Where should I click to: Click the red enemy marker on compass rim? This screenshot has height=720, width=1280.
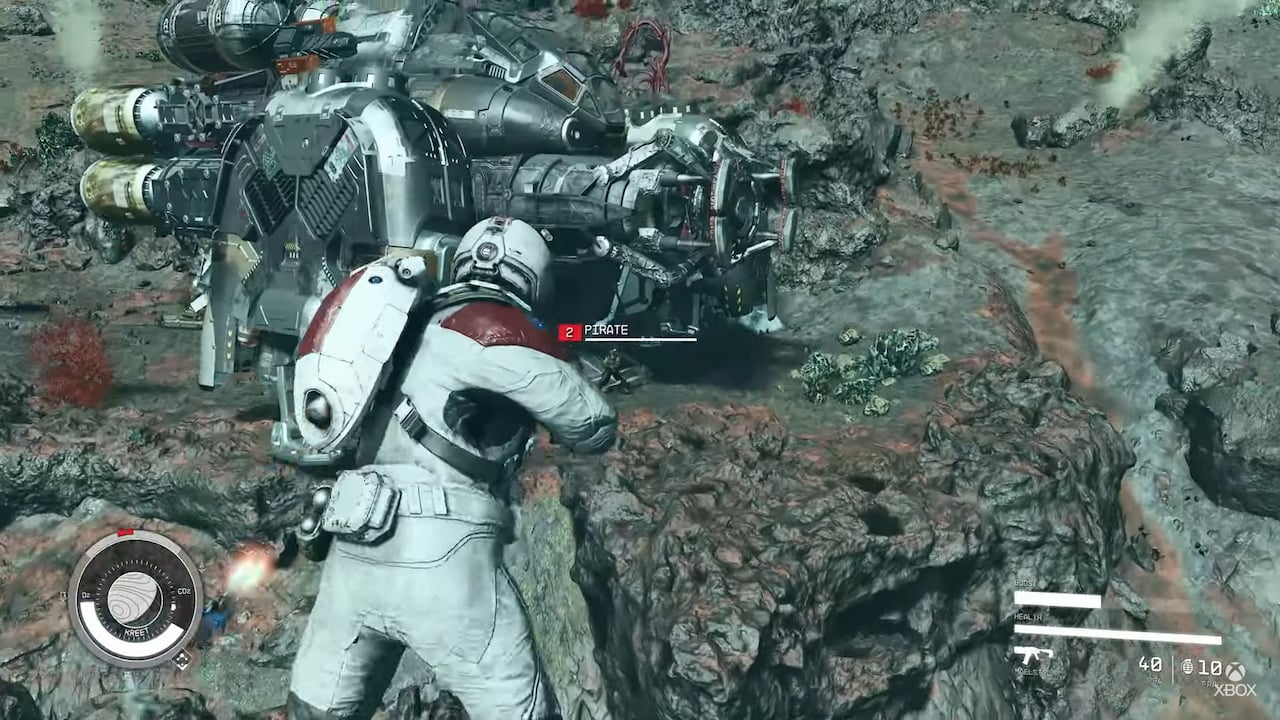click(125, 533)
